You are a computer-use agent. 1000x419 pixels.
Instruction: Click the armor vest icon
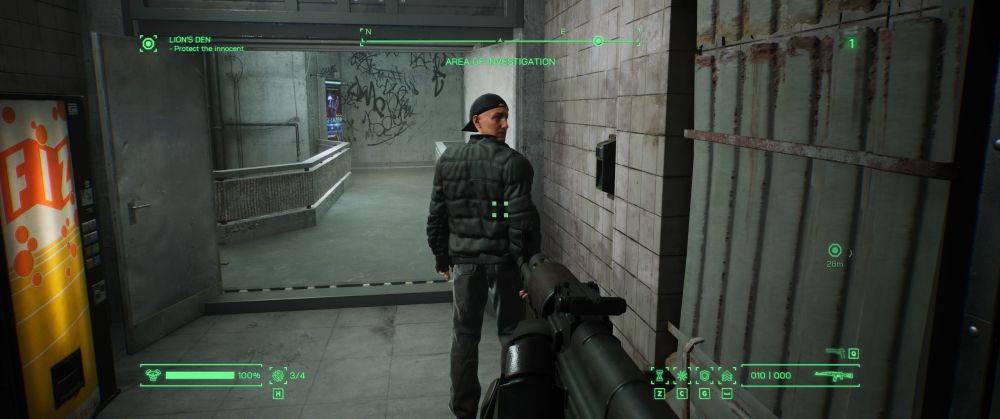pyautogui.click(x=152, y=376)
